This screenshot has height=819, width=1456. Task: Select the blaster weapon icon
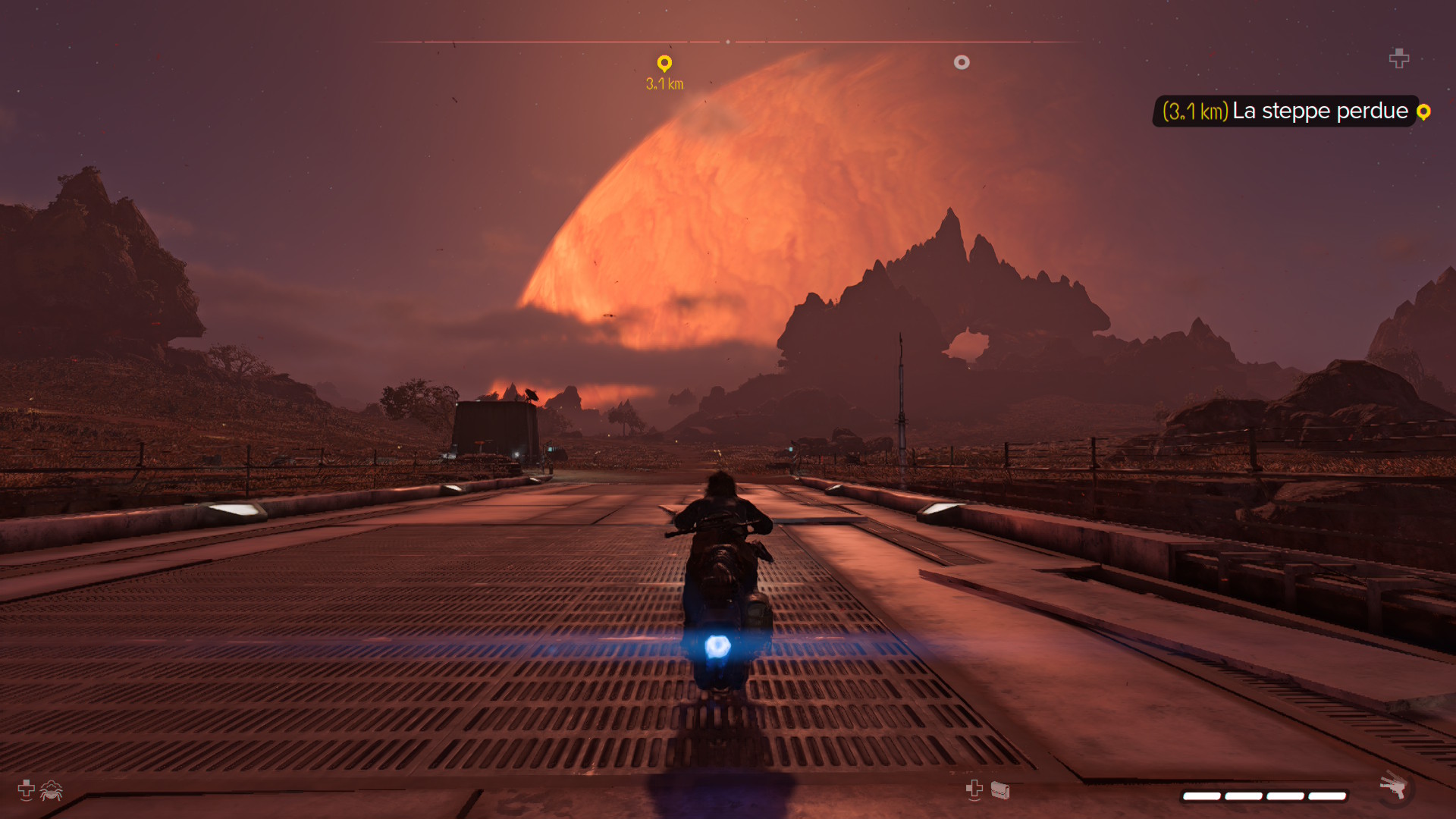click(x=1393, y=787)
